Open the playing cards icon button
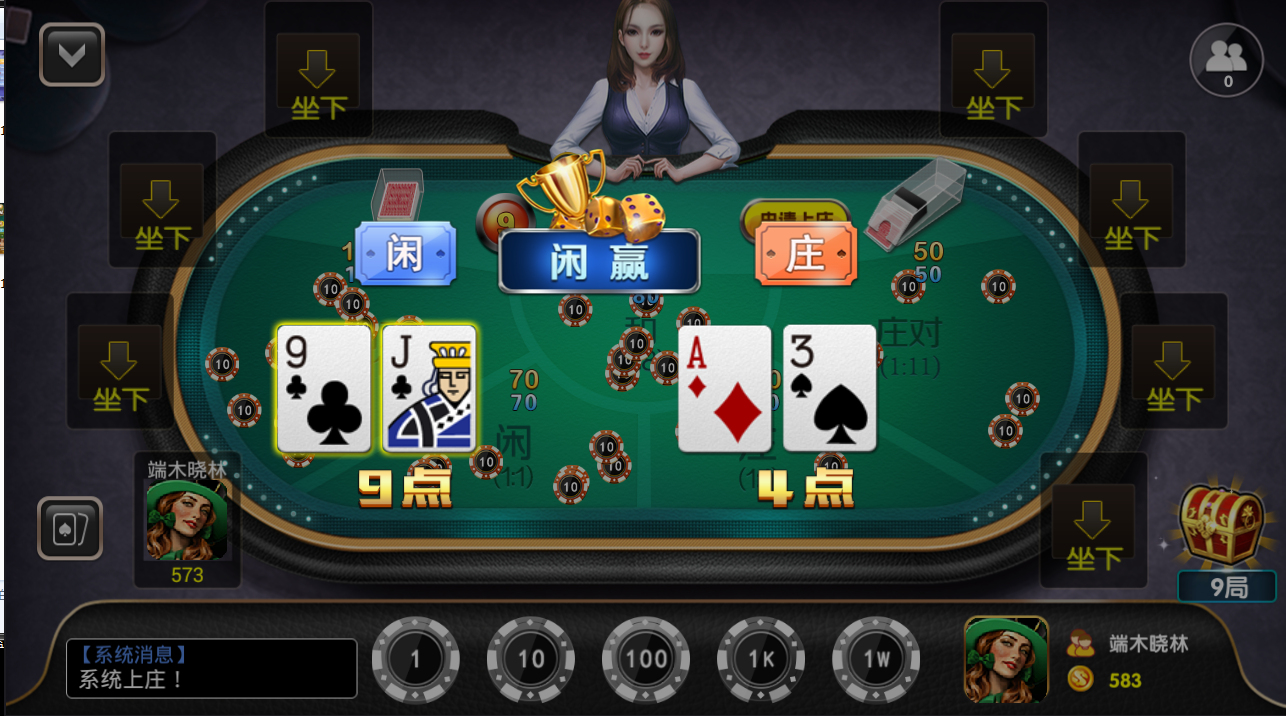This screenshot has width=1286, height=716. pyautogui.click(x=70, y=528)
